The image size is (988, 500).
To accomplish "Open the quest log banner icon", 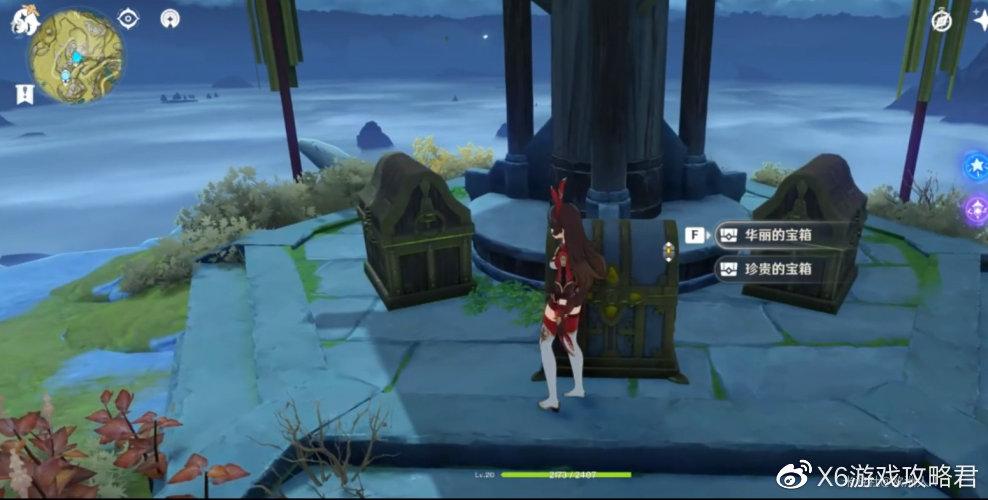I will (x=23, y=94).
